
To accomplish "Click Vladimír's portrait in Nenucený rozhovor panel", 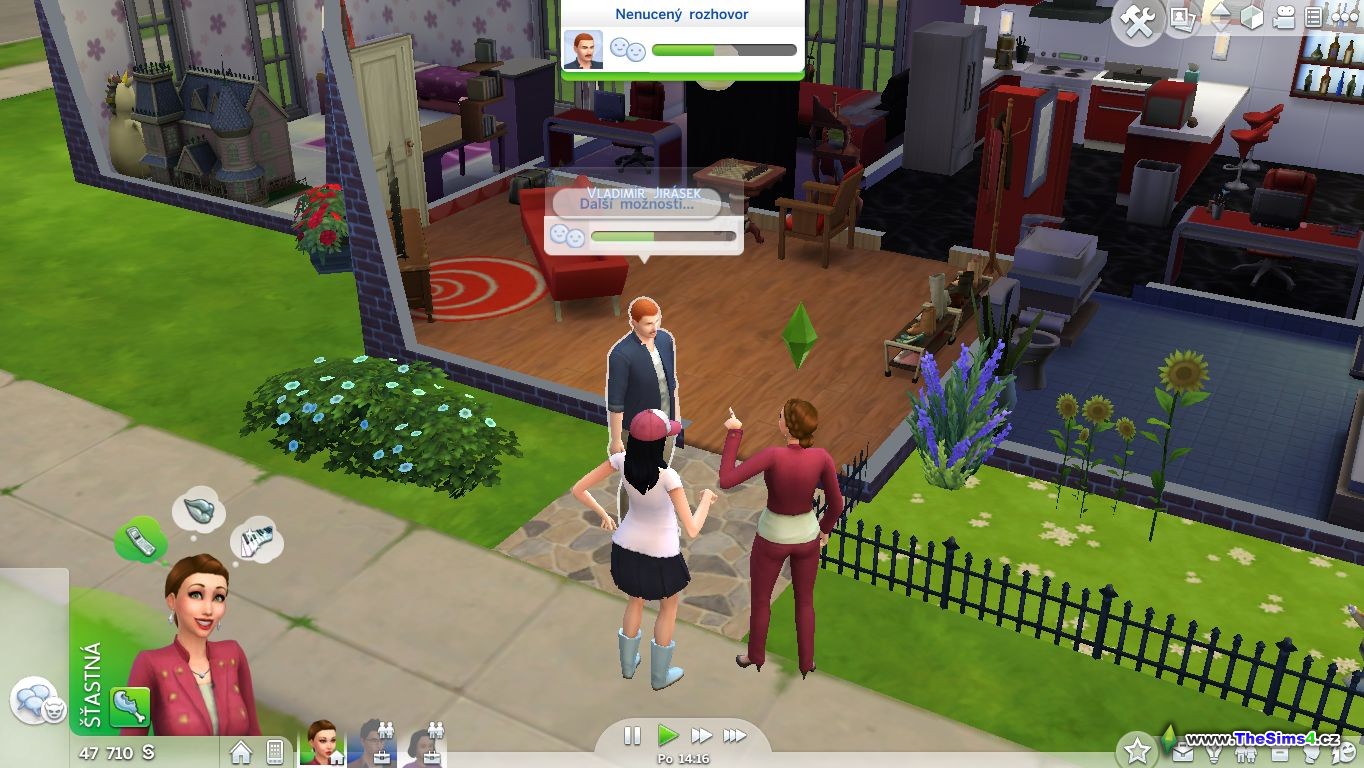I will 583,49.
